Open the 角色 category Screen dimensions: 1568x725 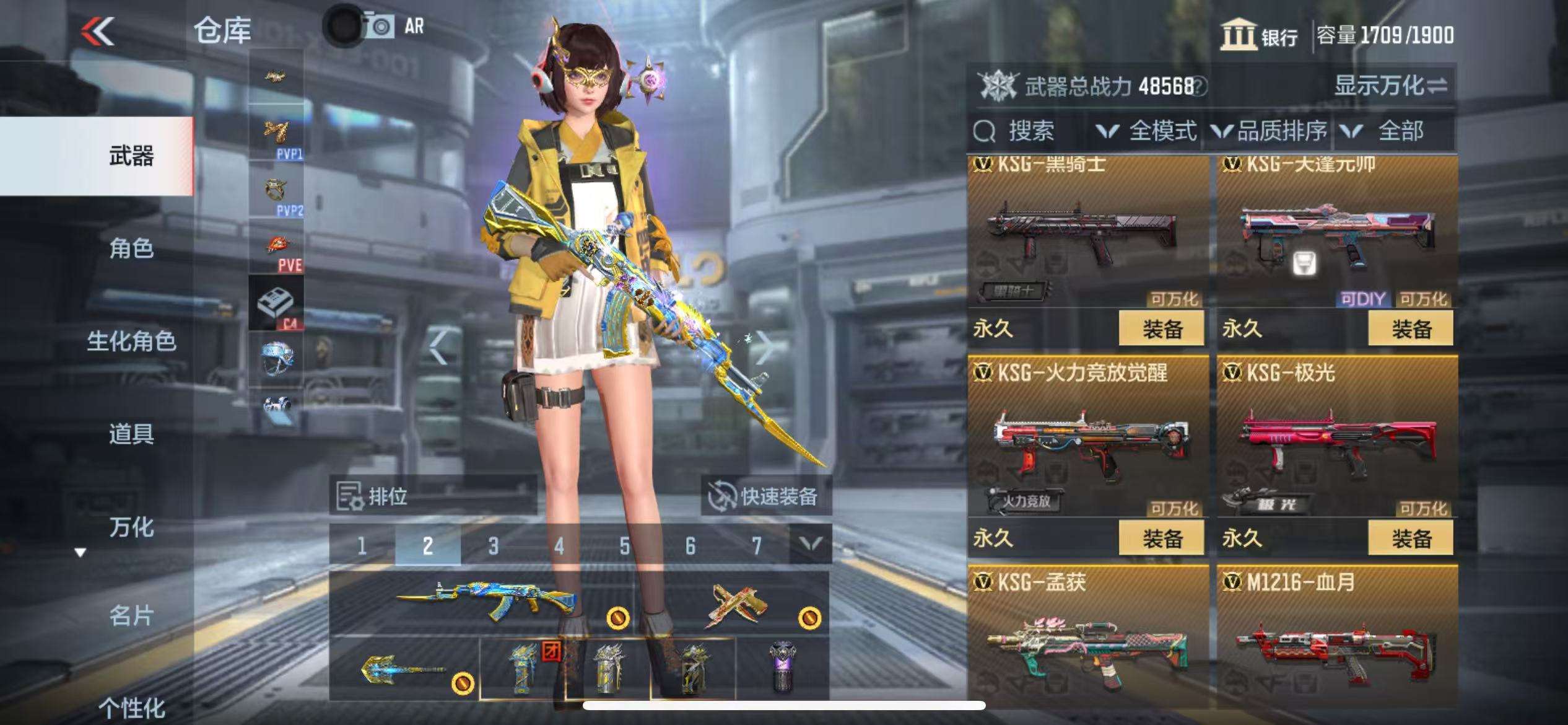pos(131,248)
